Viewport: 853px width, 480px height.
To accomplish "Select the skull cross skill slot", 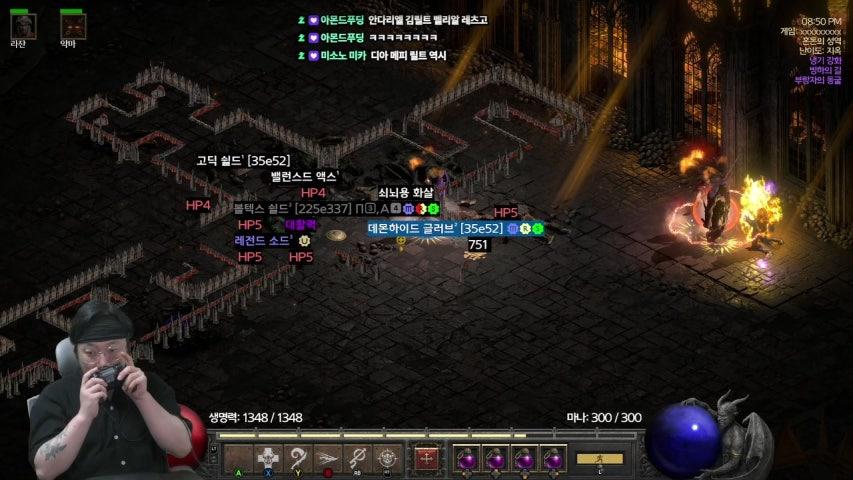I will coord(267,459).
